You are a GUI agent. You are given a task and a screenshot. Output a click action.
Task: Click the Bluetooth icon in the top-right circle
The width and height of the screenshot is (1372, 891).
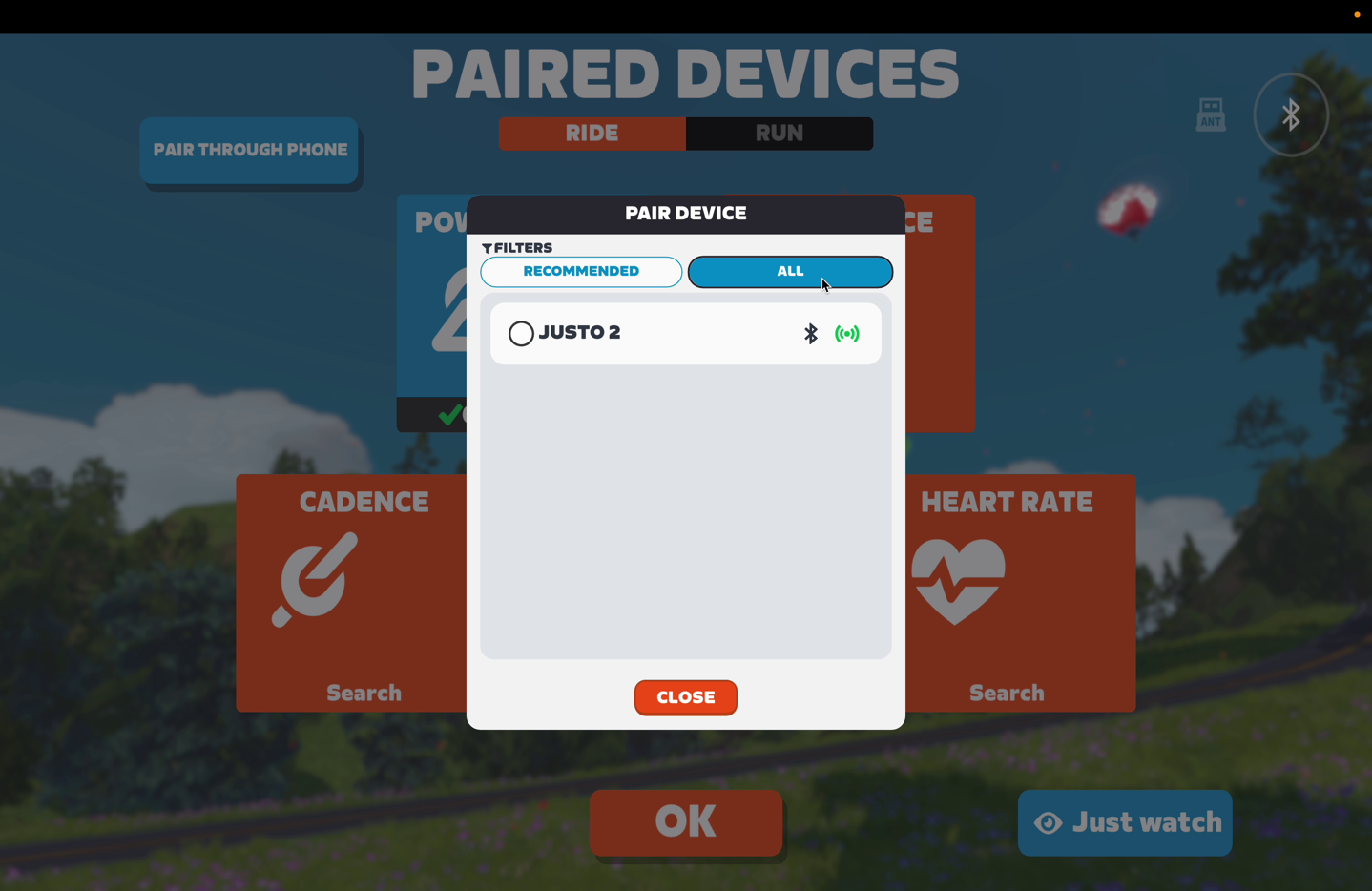pos(1290,114)
